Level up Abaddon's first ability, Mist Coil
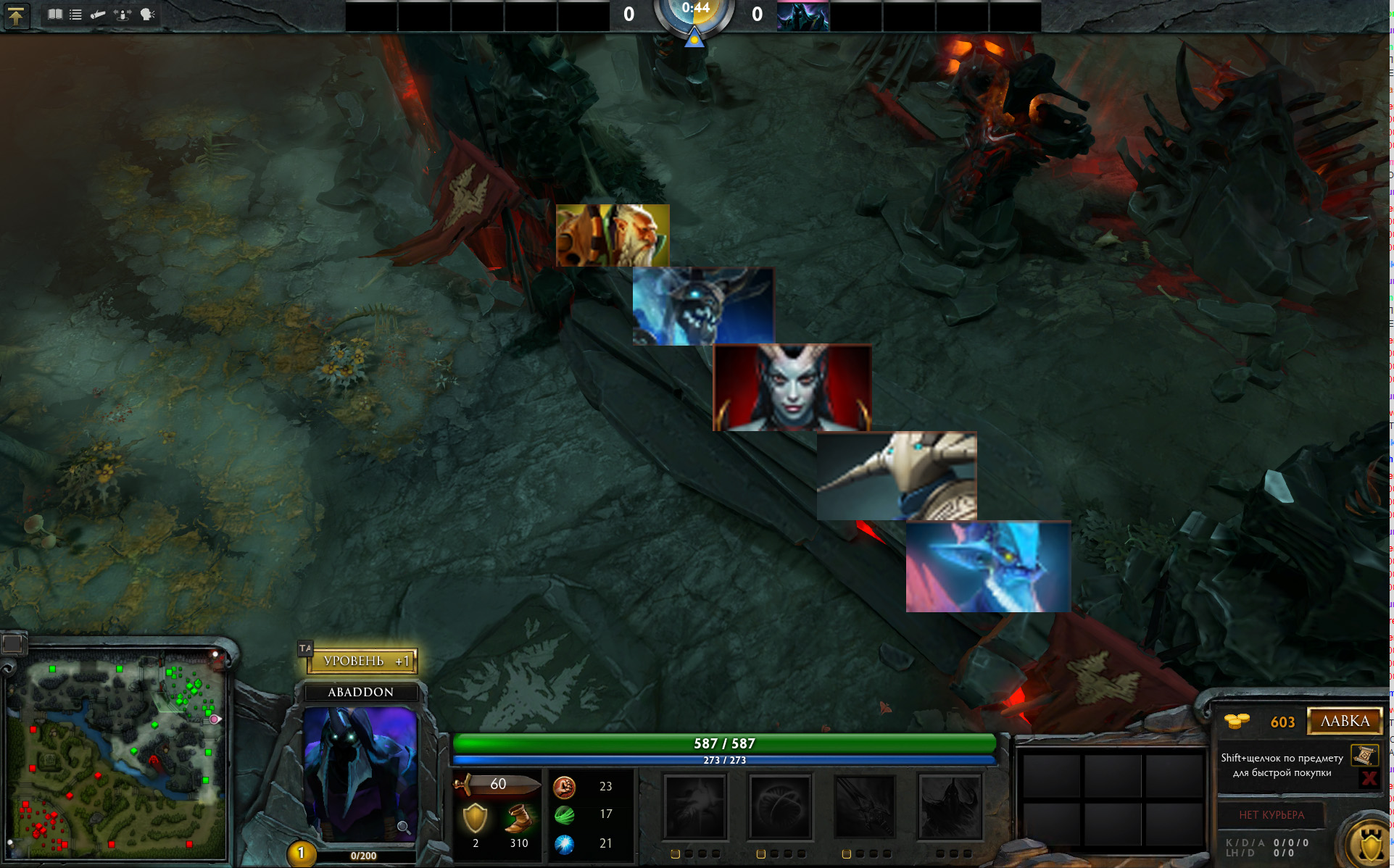 click(x=694, y=806)
